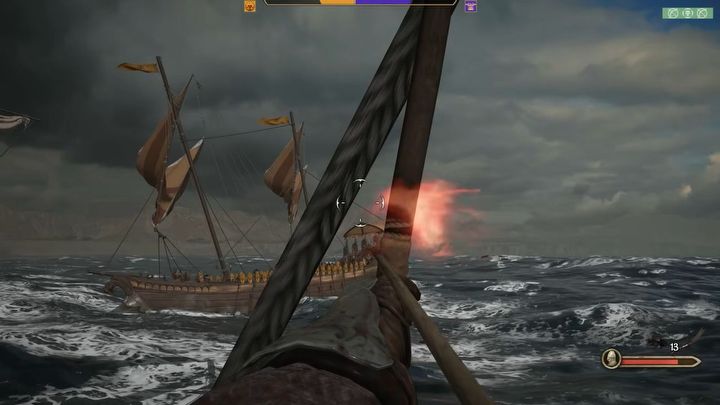Click the orange faction banner icon

(x=250, y=6)
